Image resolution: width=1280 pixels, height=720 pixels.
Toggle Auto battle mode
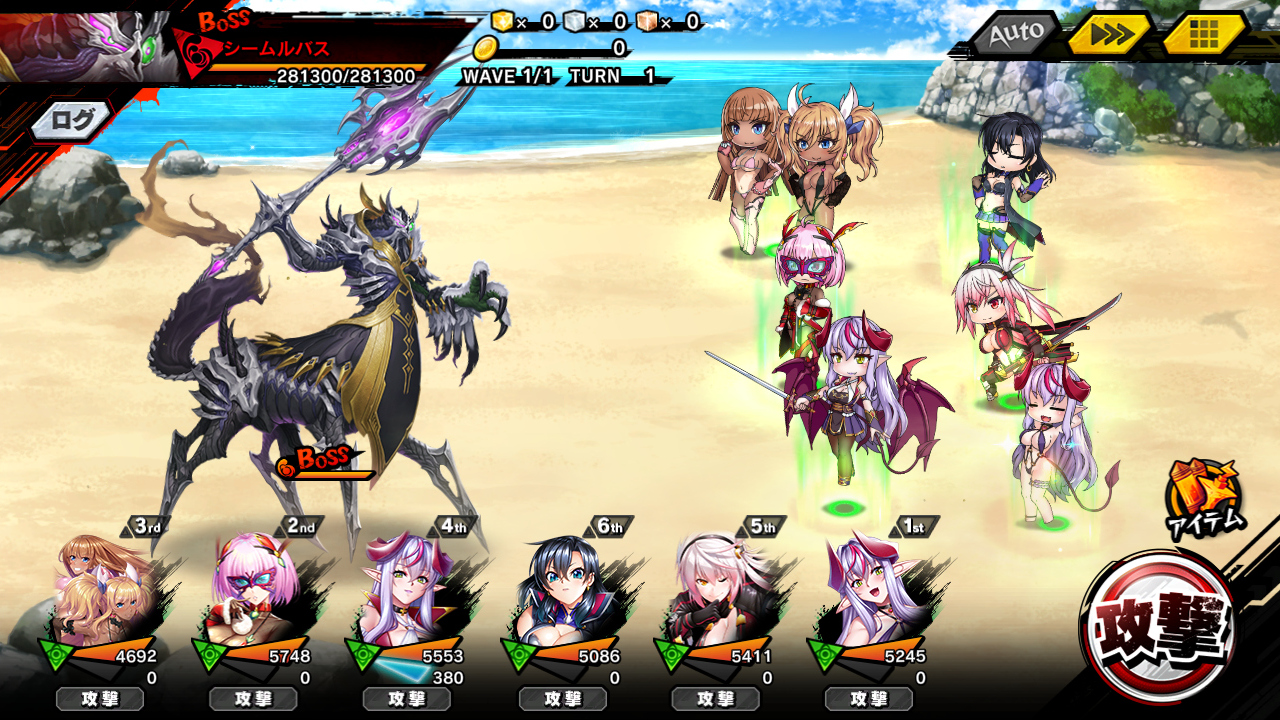1014,34
